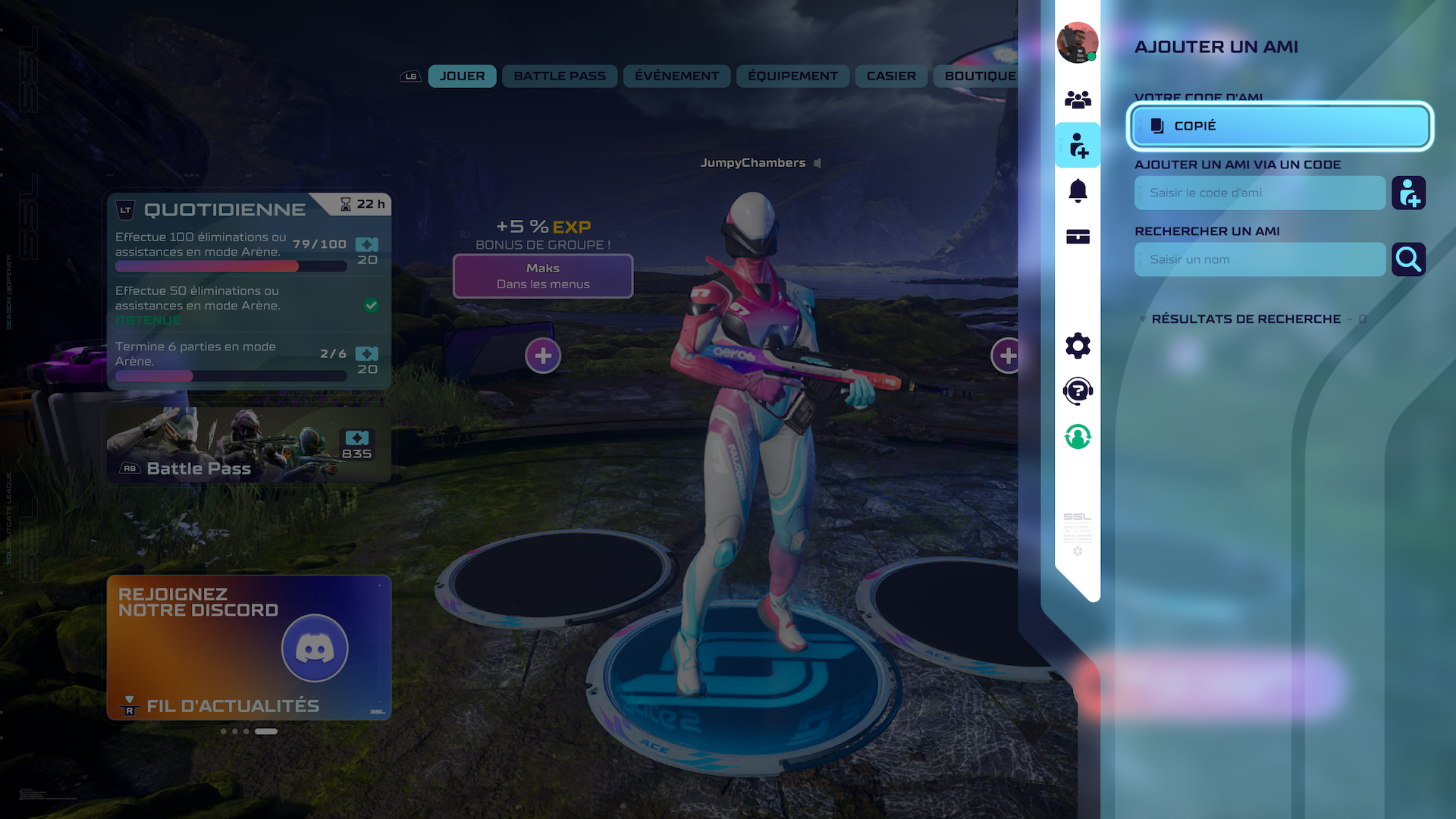Open the CASIER tab
This screenshot has width=1456, height=819.
(891, 76)
